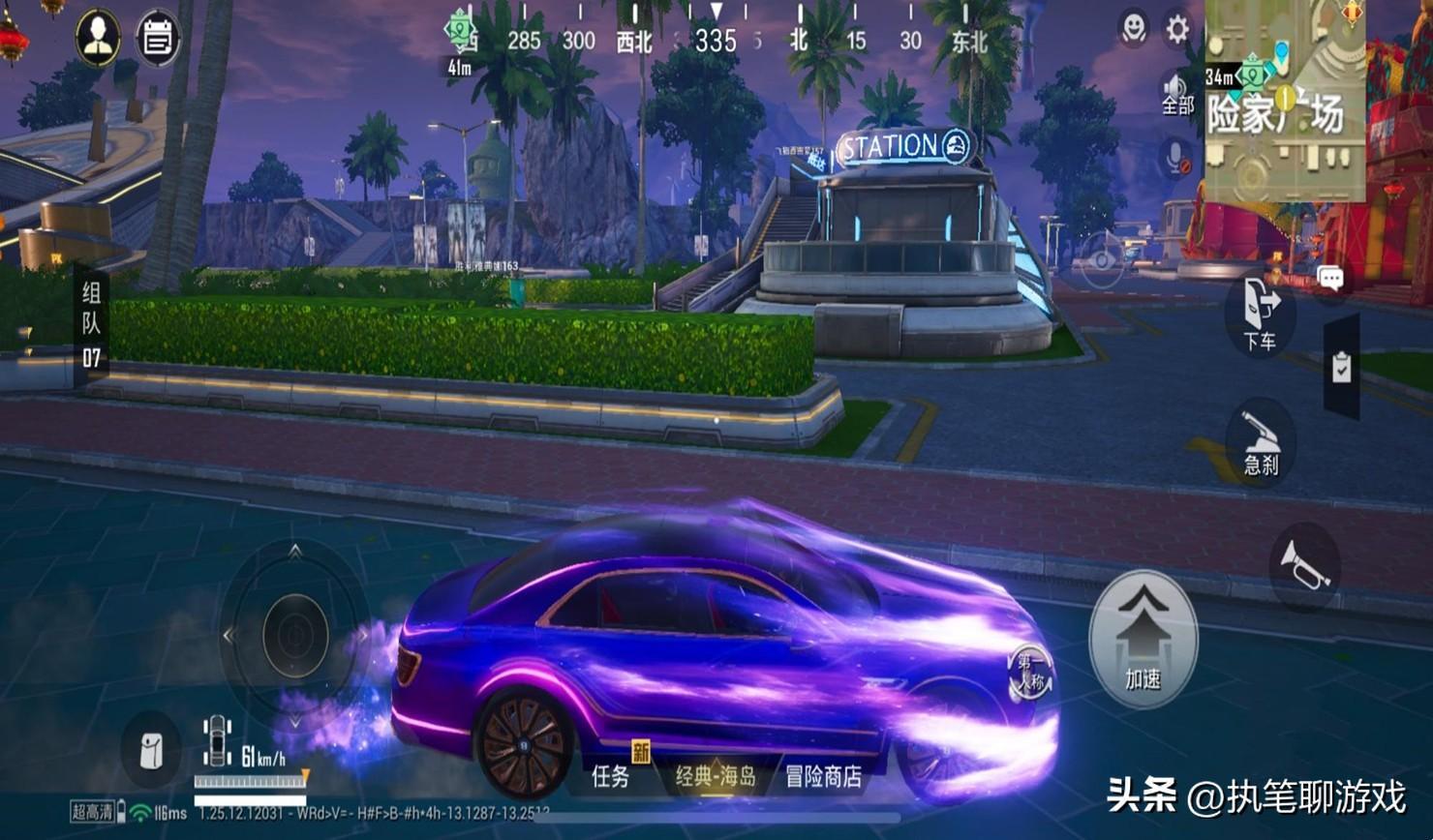Open the player profile icon
The height and width of the screenshot is (840, 1433).
(98, 39)
